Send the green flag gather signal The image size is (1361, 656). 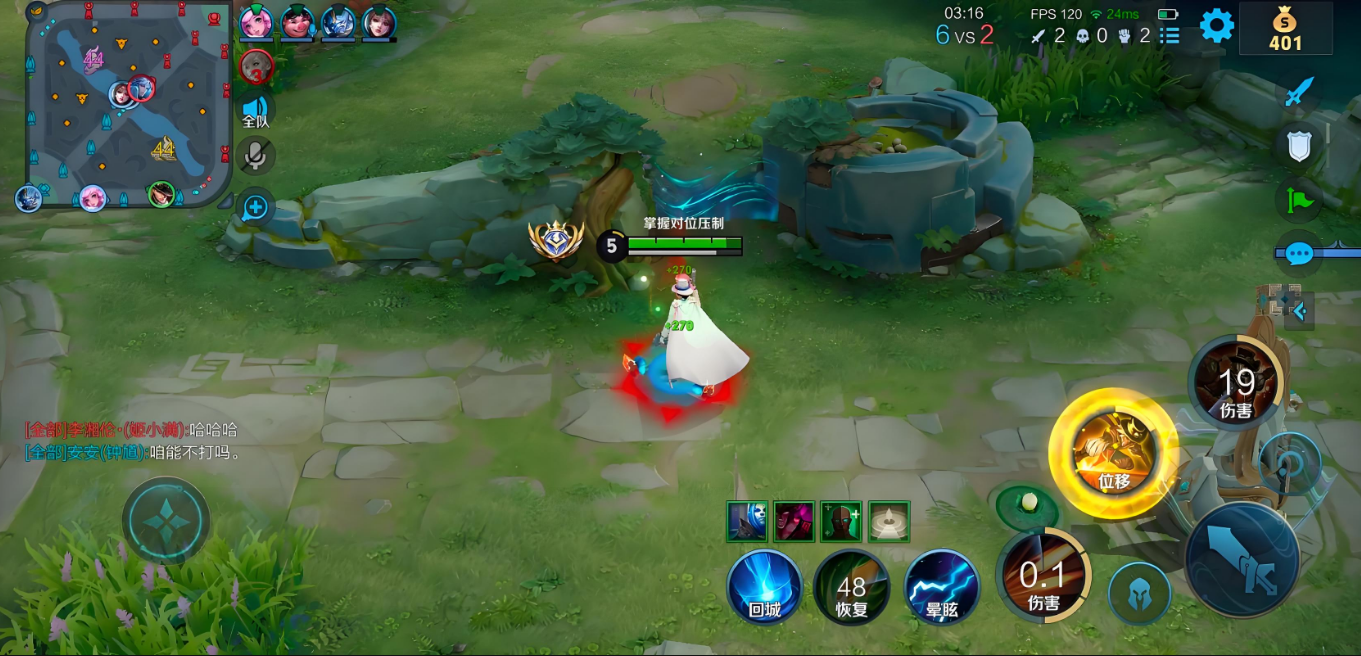coord(1298,199)
